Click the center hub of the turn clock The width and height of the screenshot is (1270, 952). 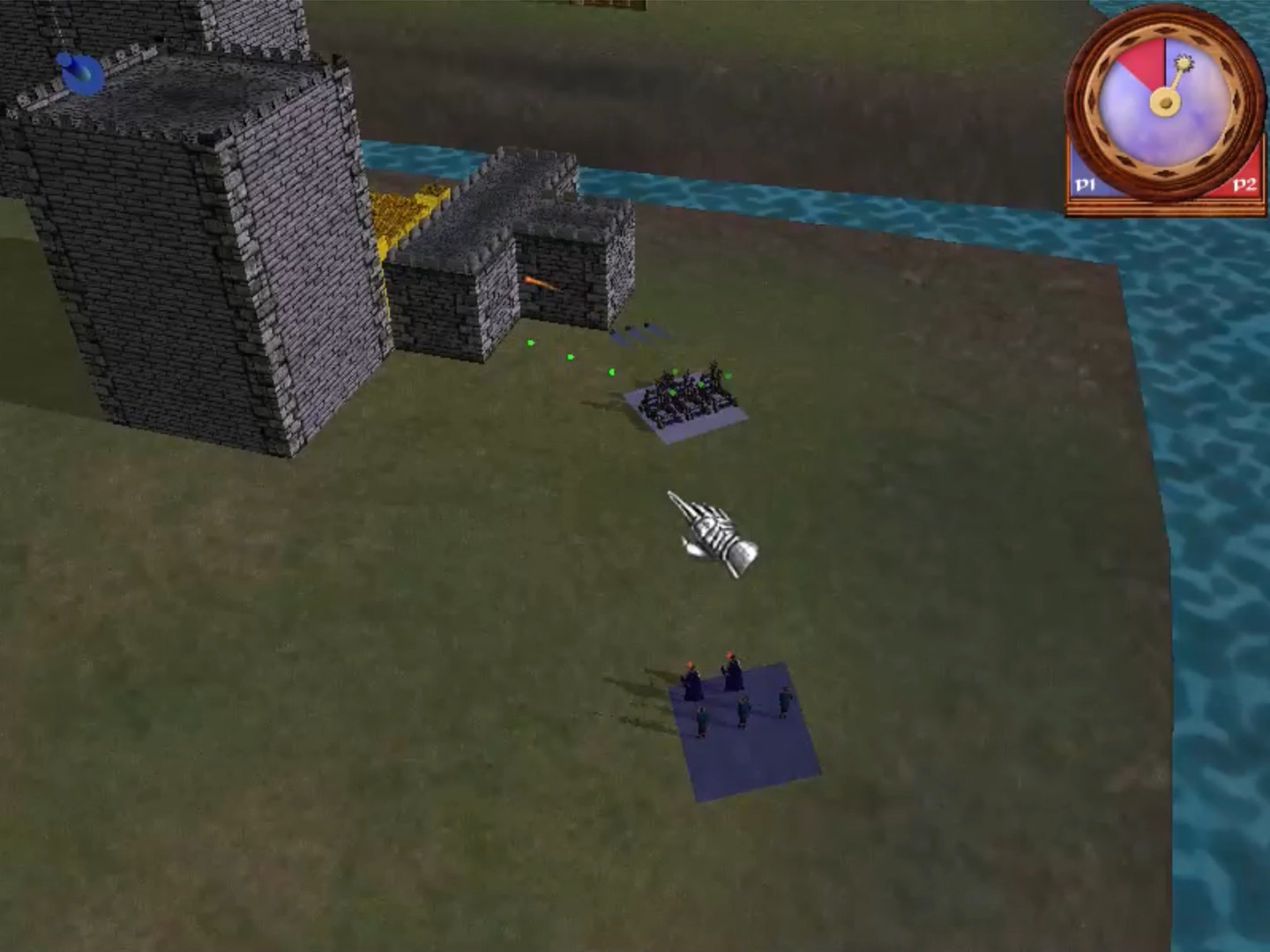1165,102
